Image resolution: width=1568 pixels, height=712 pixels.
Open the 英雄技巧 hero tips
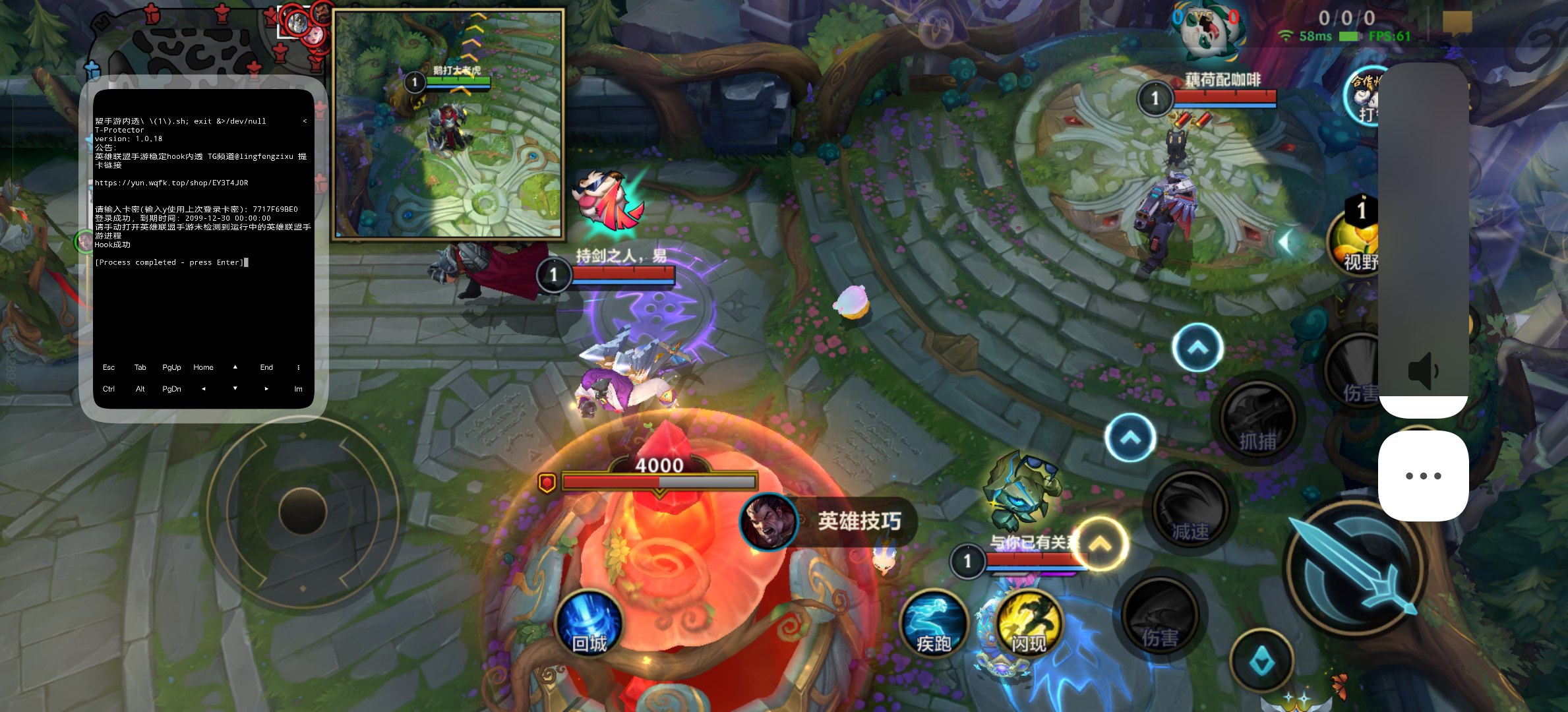(x=829, y=521)
